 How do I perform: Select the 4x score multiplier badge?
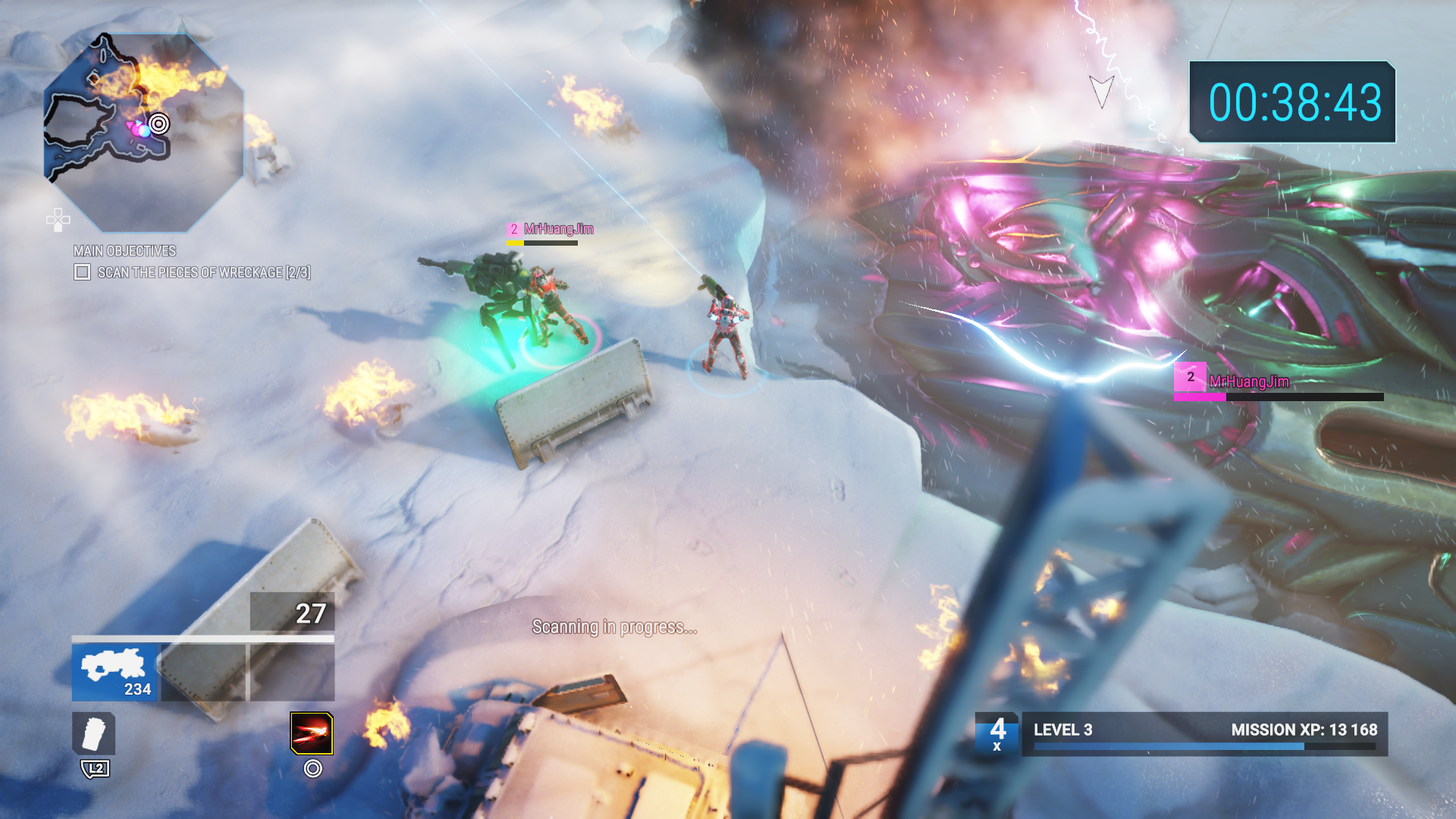(x=998, y=733)
